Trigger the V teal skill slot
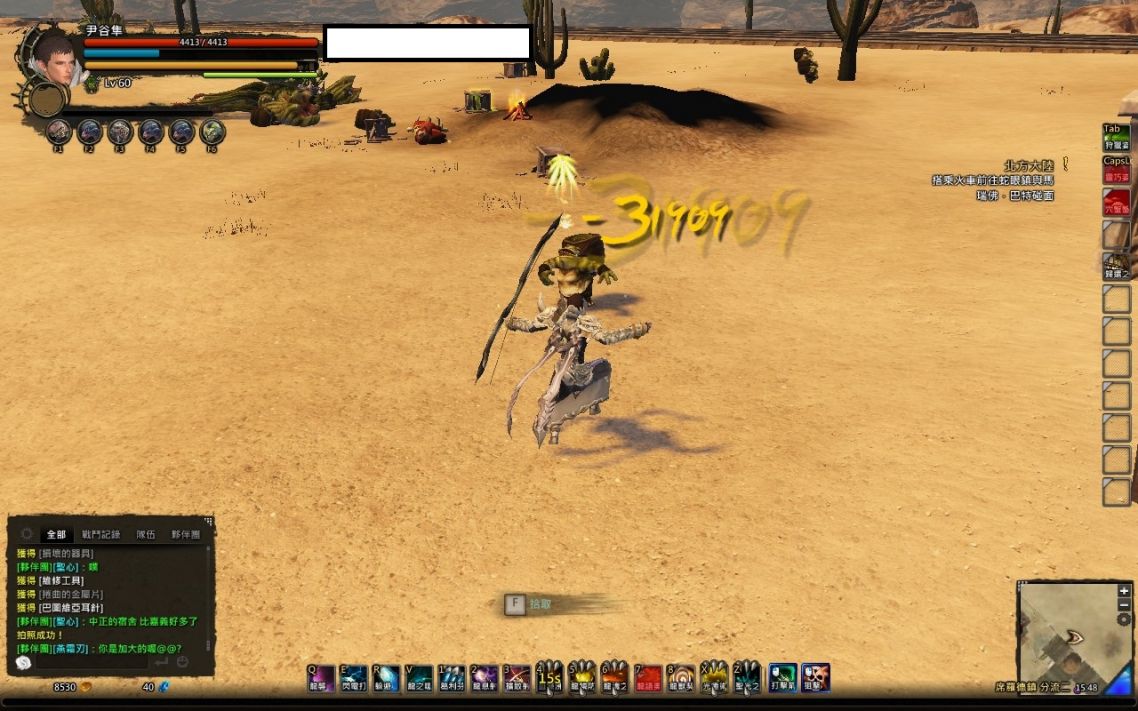Screen dimensions: 1138x711 point(419,678)
